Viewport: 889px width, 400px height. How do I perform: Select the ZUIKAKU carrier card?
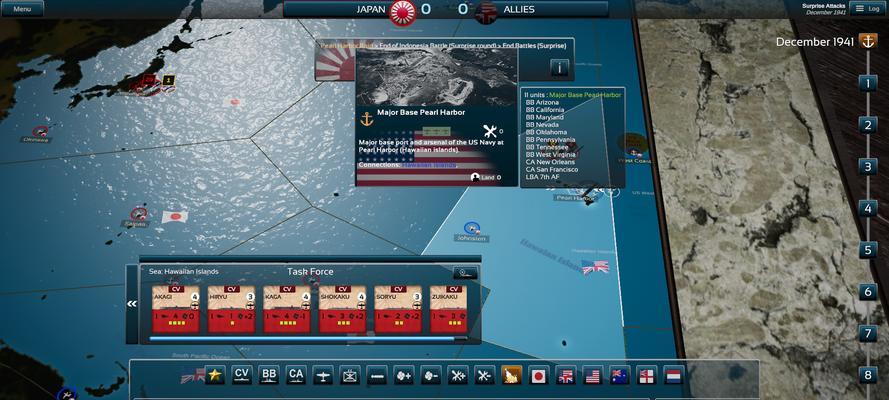454,308
